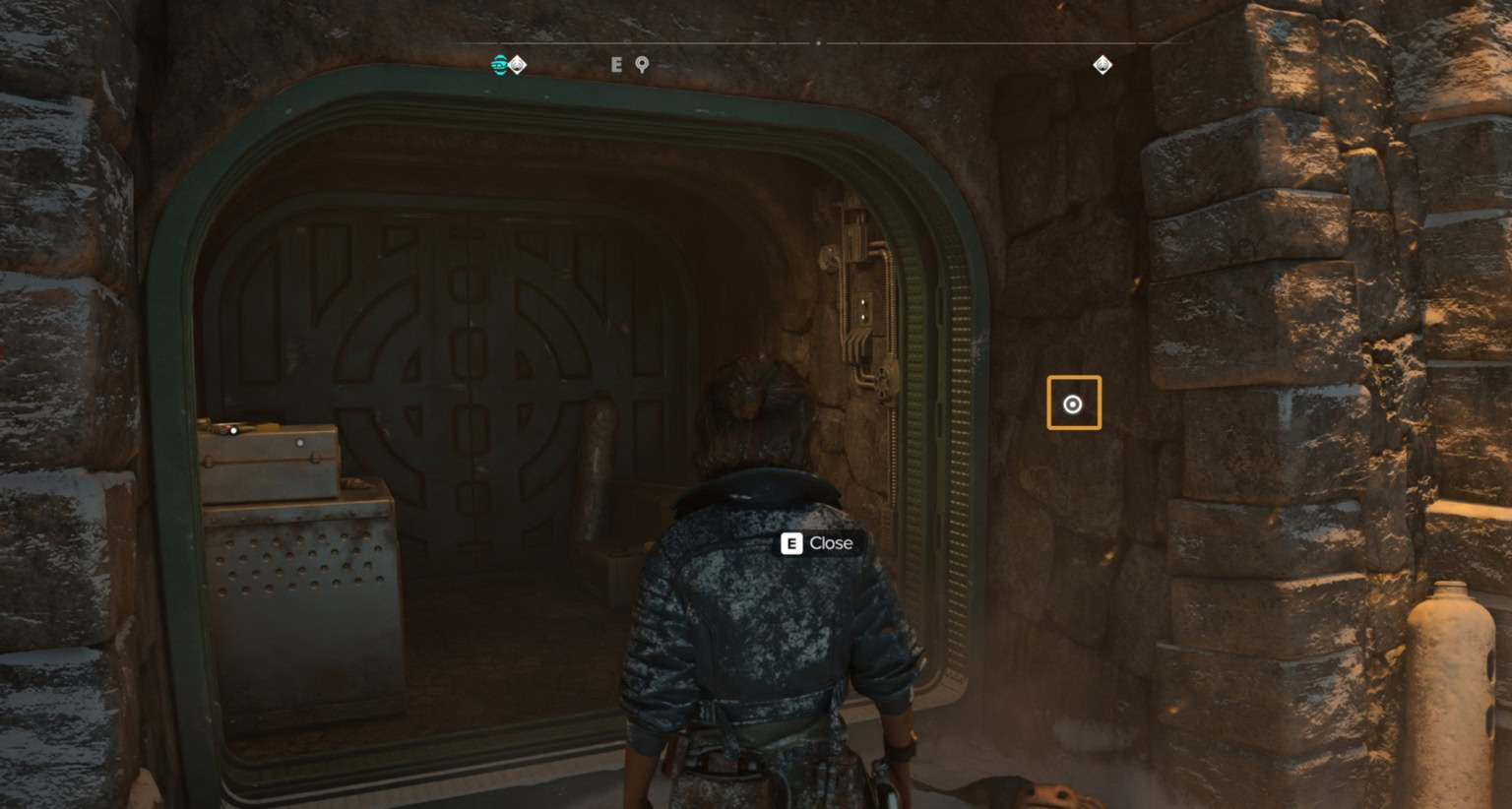Select the teal tracked objective icon on compass
This screenshot has width=1512, height=809.
click(501, 63)
